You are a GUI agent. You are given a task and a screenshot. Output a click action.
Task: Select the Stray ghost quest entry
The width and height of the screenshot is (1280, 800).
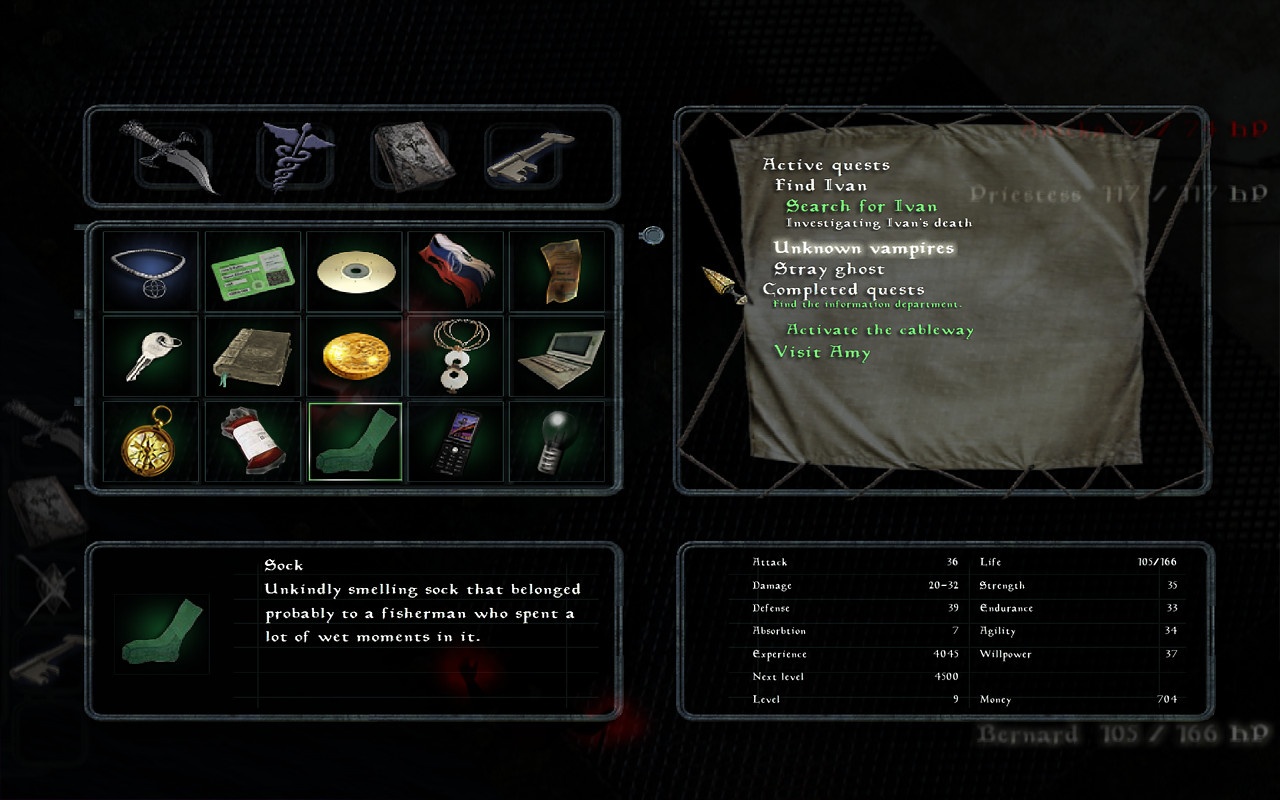(829, 269)
